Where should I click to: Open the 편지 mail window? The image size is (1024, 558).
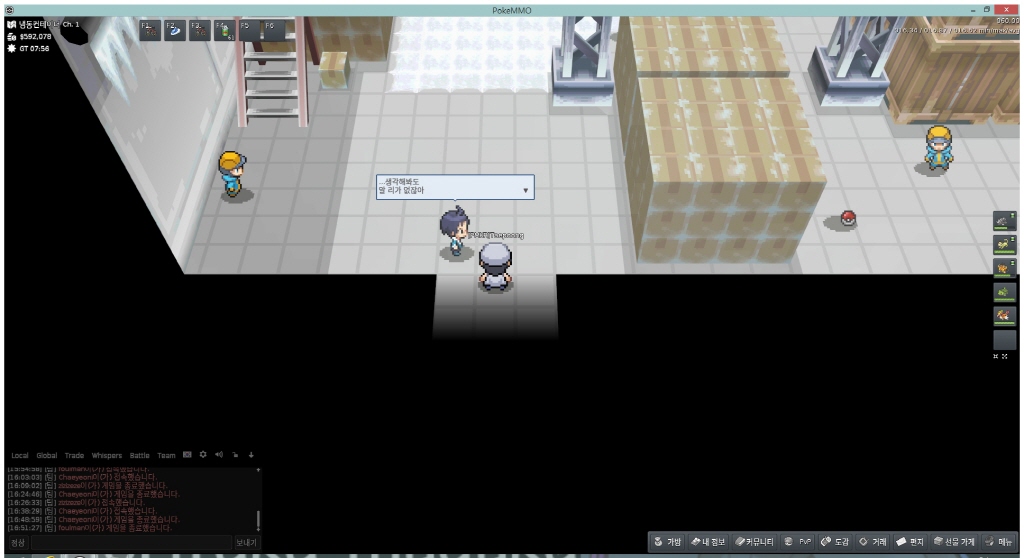[911, 541]
